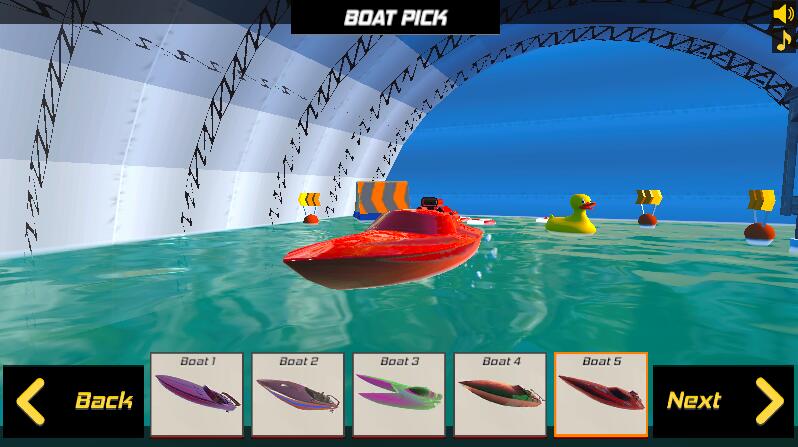Continue with the Next button
The height and width of the screenshot is (447, 798).
723,401
